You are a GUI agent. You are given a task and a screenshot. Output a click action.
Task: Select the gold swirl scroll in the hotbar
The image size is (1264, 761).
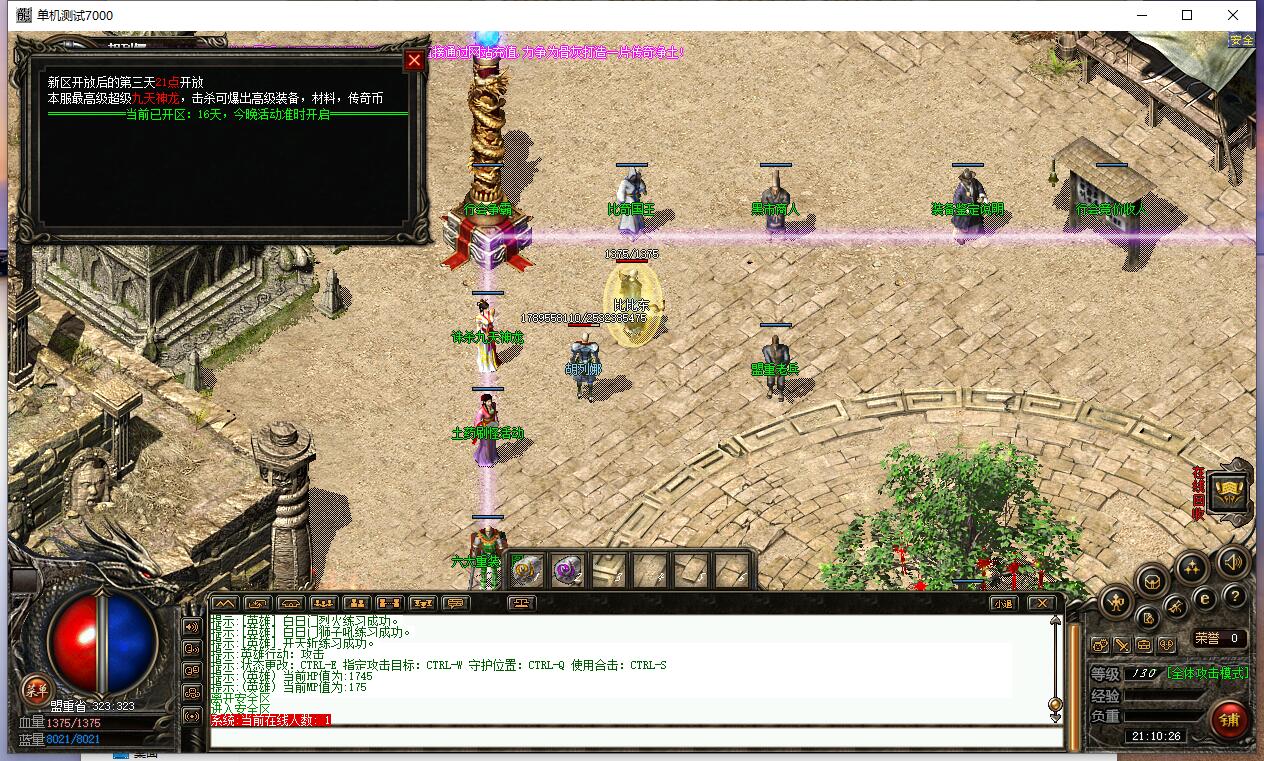click(x=526, y=570)
